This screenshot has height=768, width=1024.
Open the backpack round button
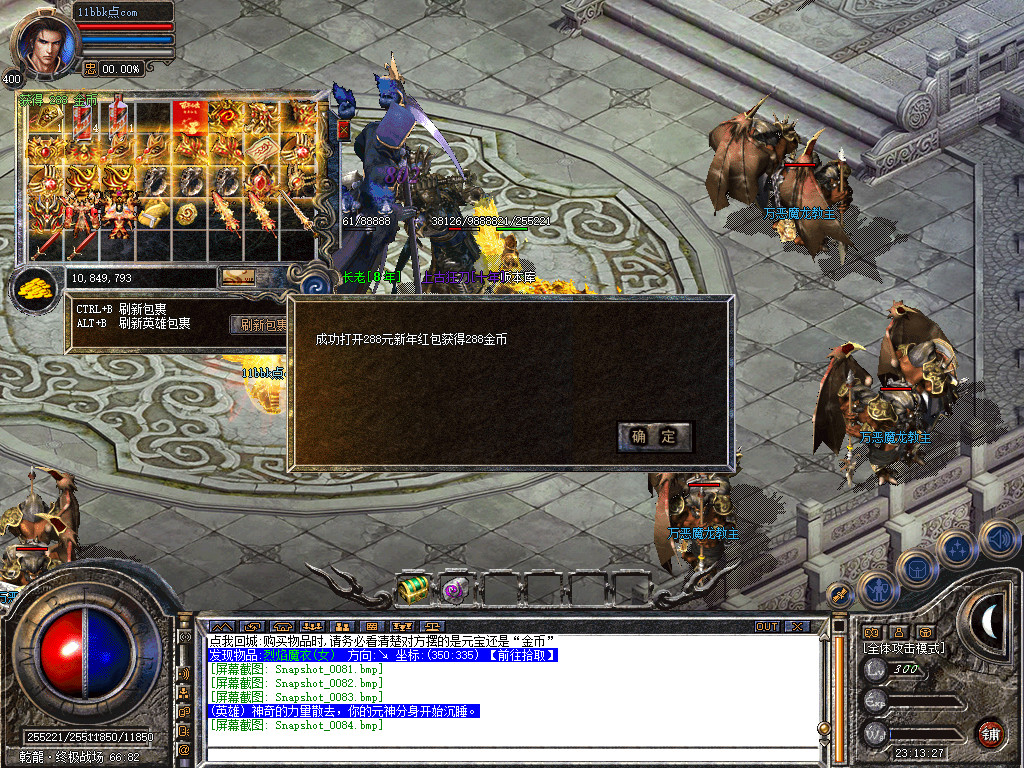click(916, 569)
